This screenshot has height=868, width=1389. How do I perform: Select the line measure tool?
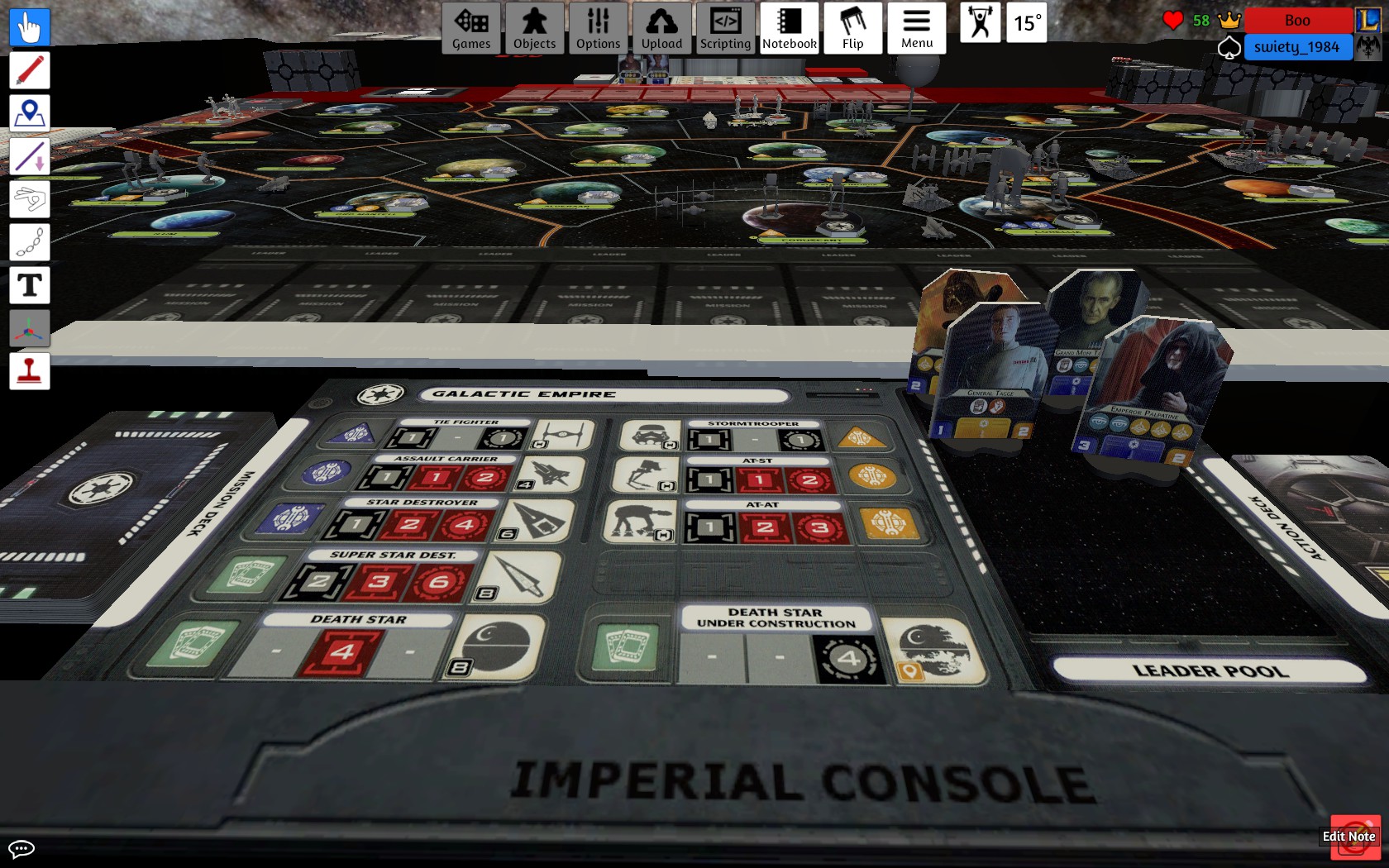click(30, 156)
